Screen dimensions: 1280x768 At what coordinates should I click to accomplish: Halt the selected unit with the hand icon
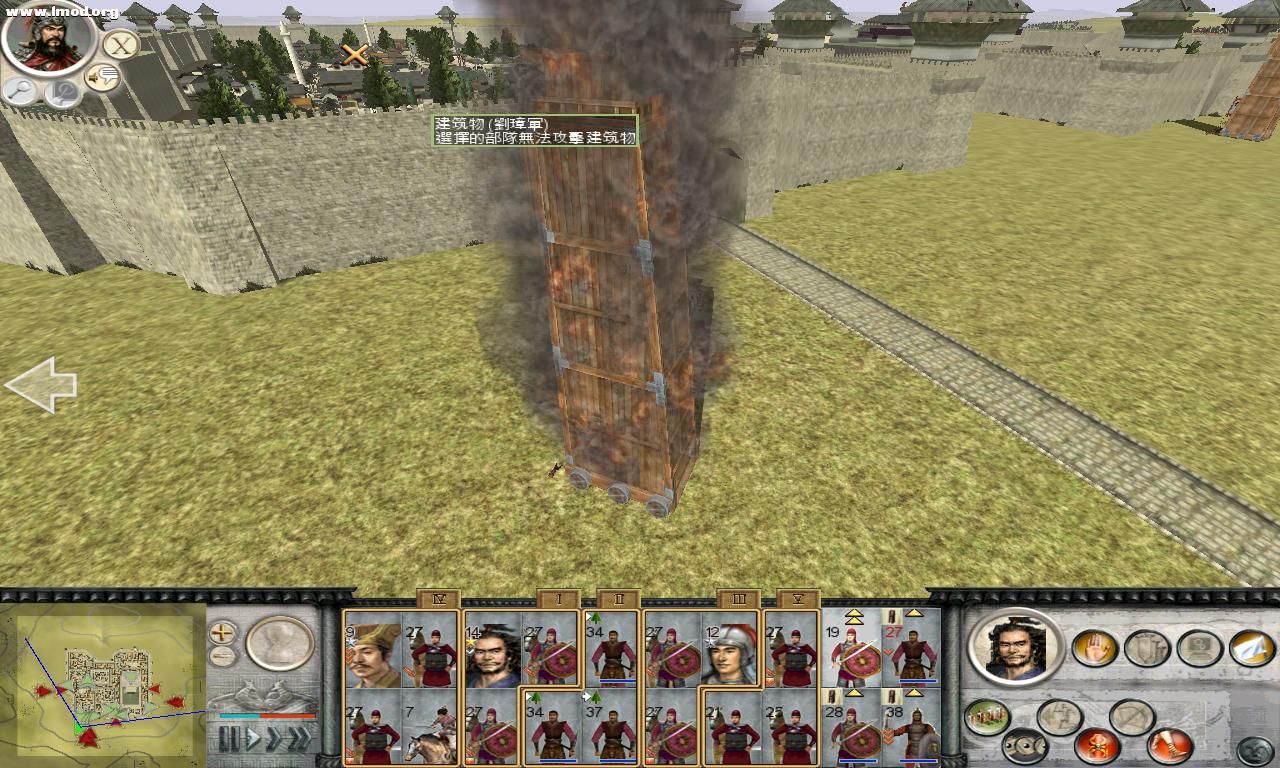point(1095,649)
